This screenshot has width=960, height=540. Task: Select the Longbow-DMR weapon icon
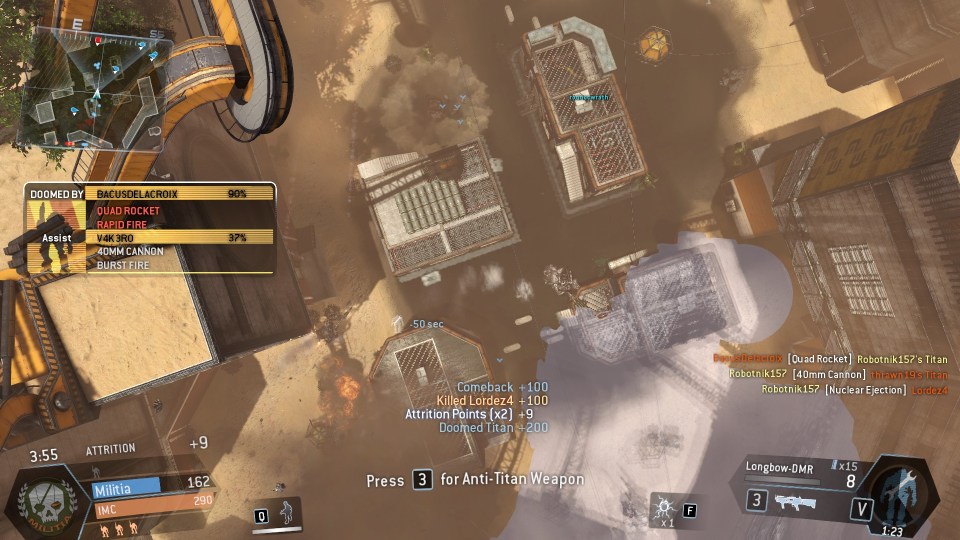click(x=793, y=502)
